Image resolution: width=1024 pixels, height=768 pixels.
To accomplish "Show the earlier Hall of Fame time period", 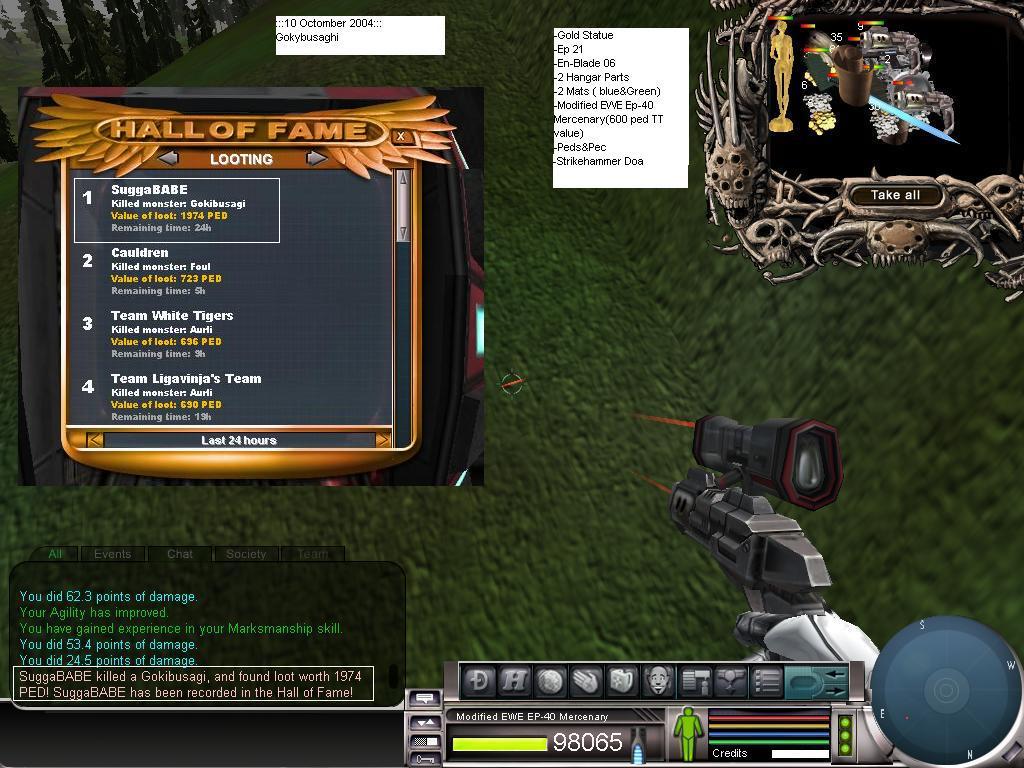I will pos(94,440).
